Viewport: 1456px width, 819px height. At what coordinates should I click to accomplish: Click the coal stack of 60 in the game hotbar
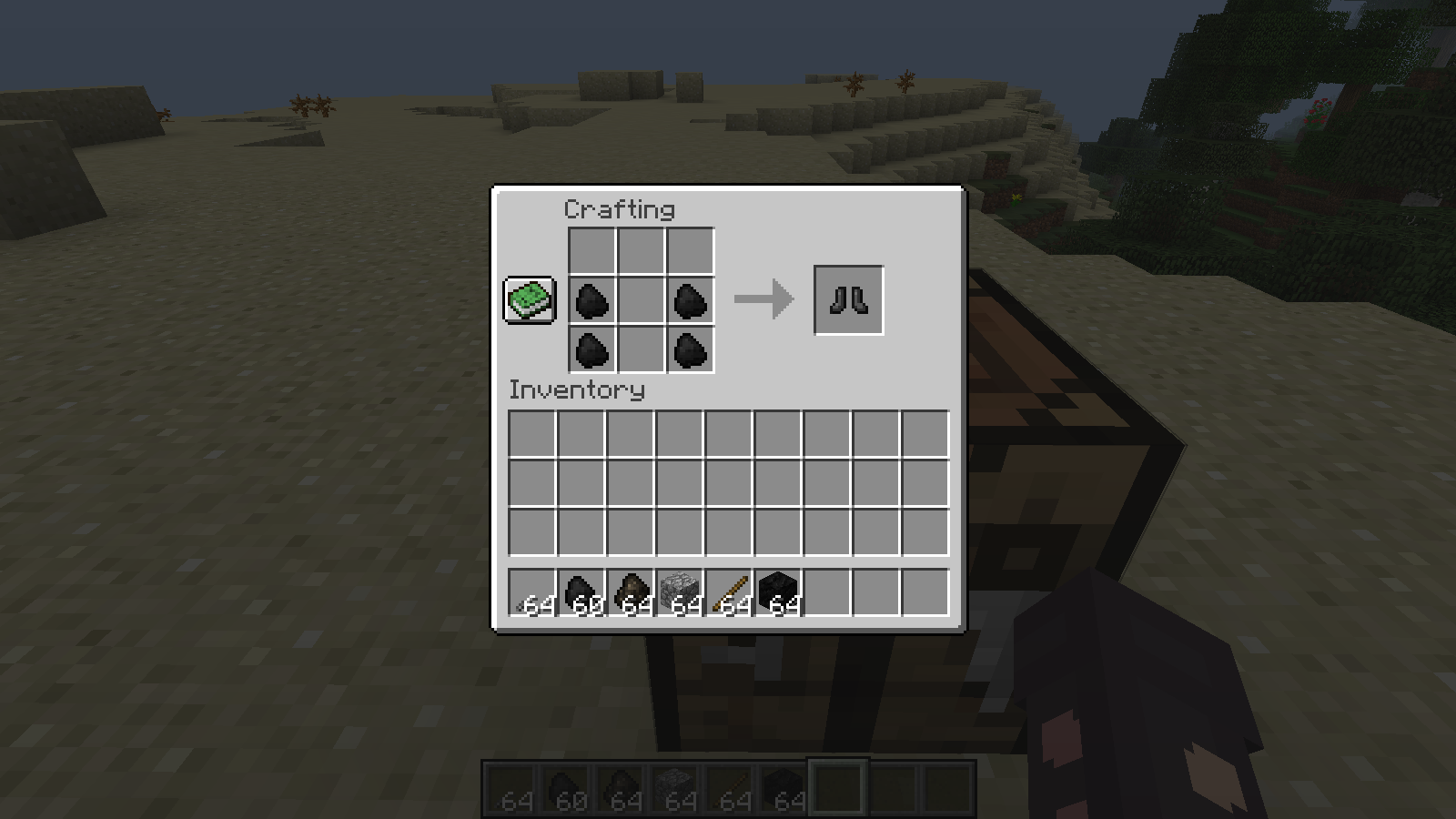565,784
